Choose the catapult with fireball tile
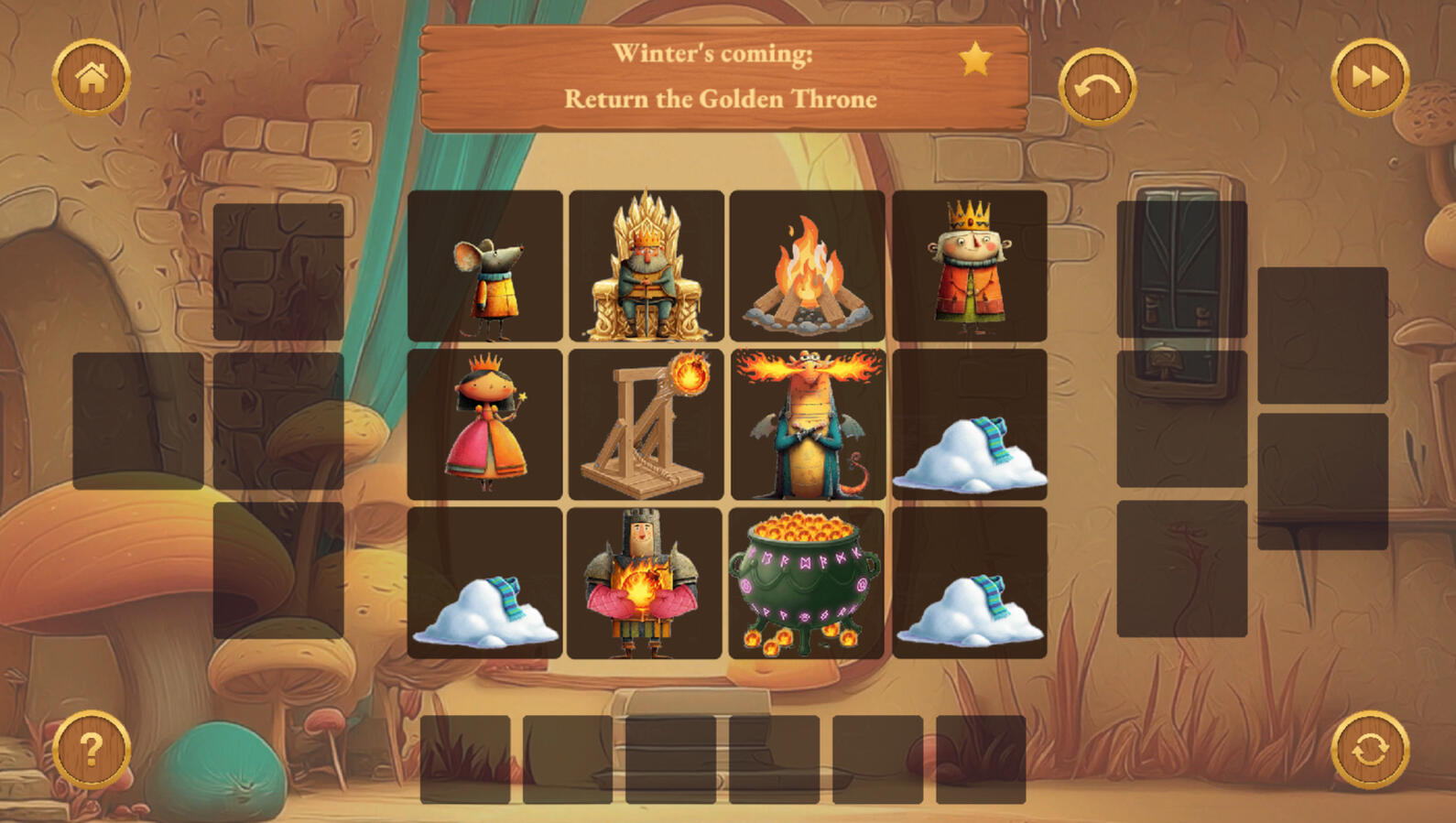The image size is (1456, 823). click(647, 424)
